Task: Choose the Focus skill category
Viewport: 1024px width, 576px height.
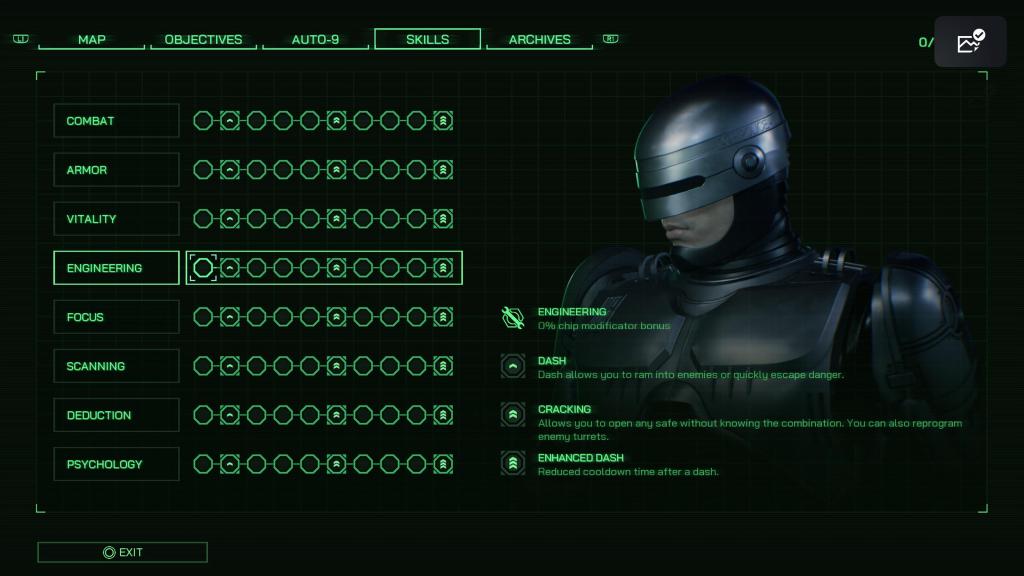Action: [x=116, y=317]
